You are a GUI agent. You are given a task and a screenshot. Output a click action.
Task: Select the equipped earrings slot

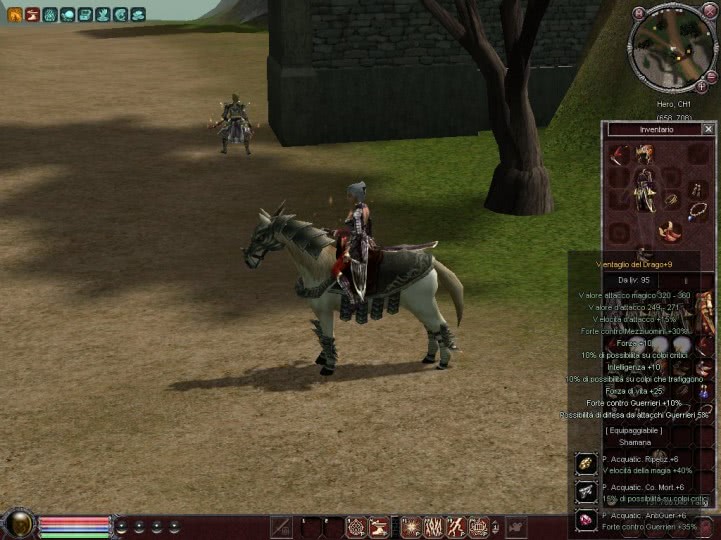click(695, 188)
